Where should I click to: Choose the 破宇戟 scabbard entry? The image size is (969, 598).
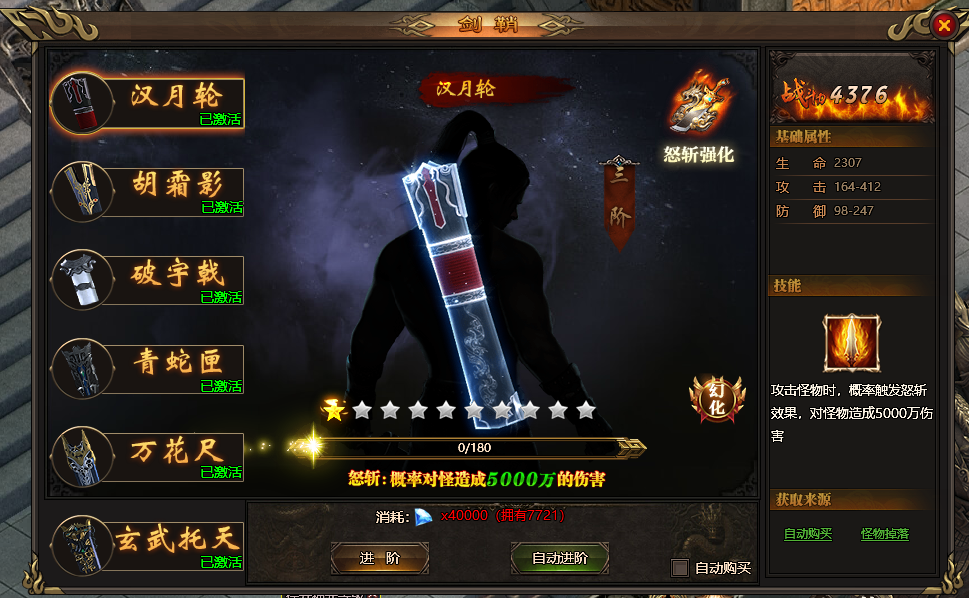point(150,279)
